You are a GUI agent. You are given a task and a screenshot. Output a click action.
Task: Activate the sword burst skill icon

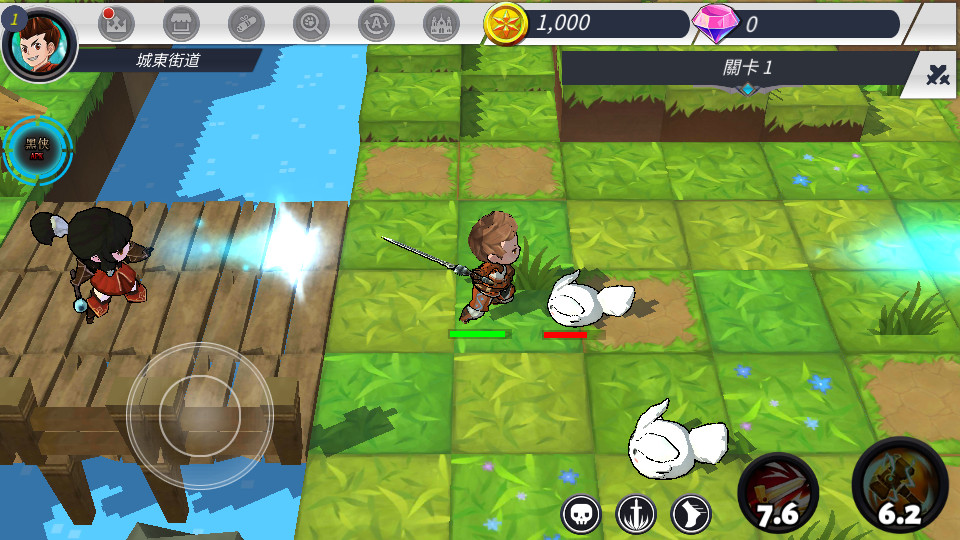pos(636,514)
